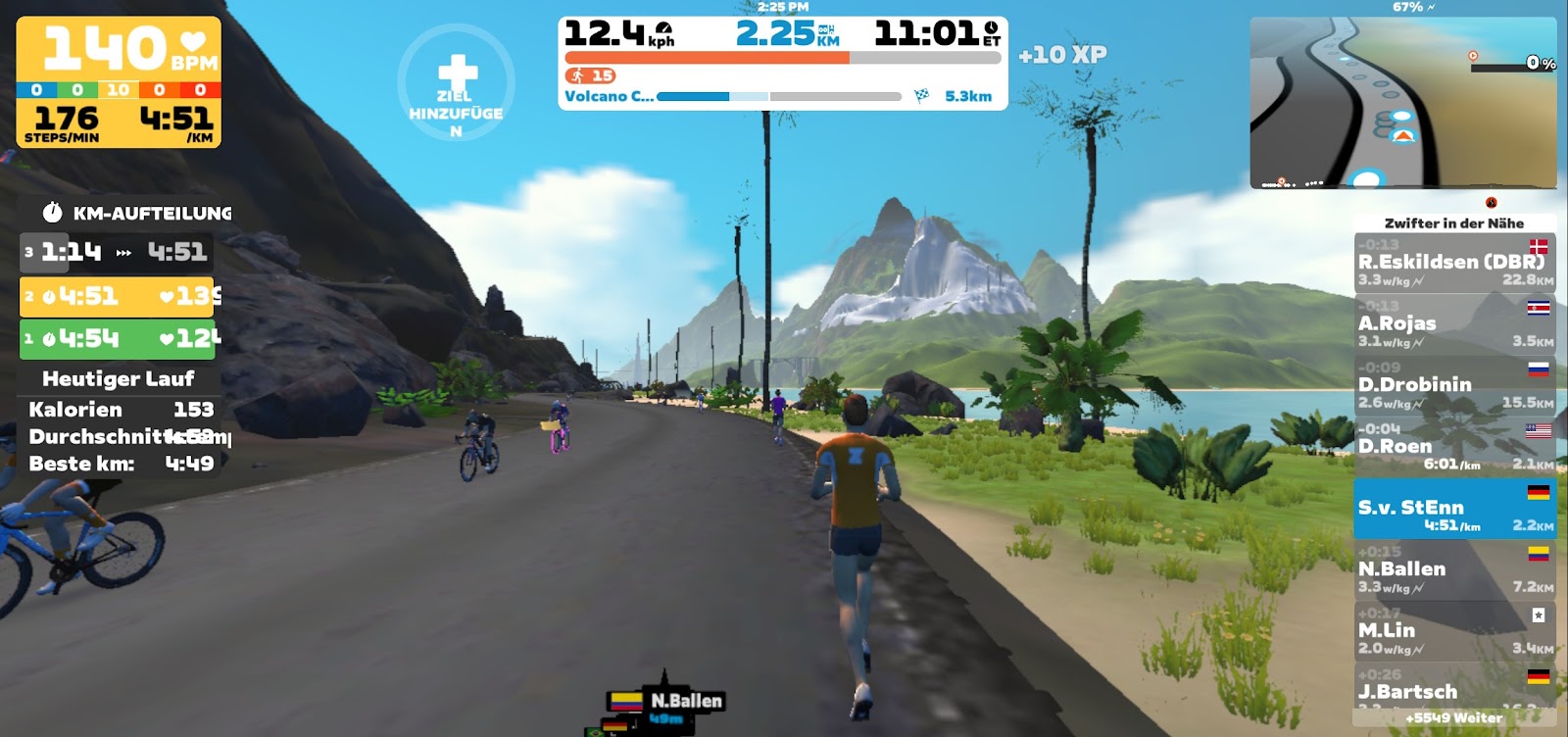Image resolution: width=1568 pixels, height=737 pixels.
Task: Click the N.Ballen name tag
Action: [x=685, y=701]
